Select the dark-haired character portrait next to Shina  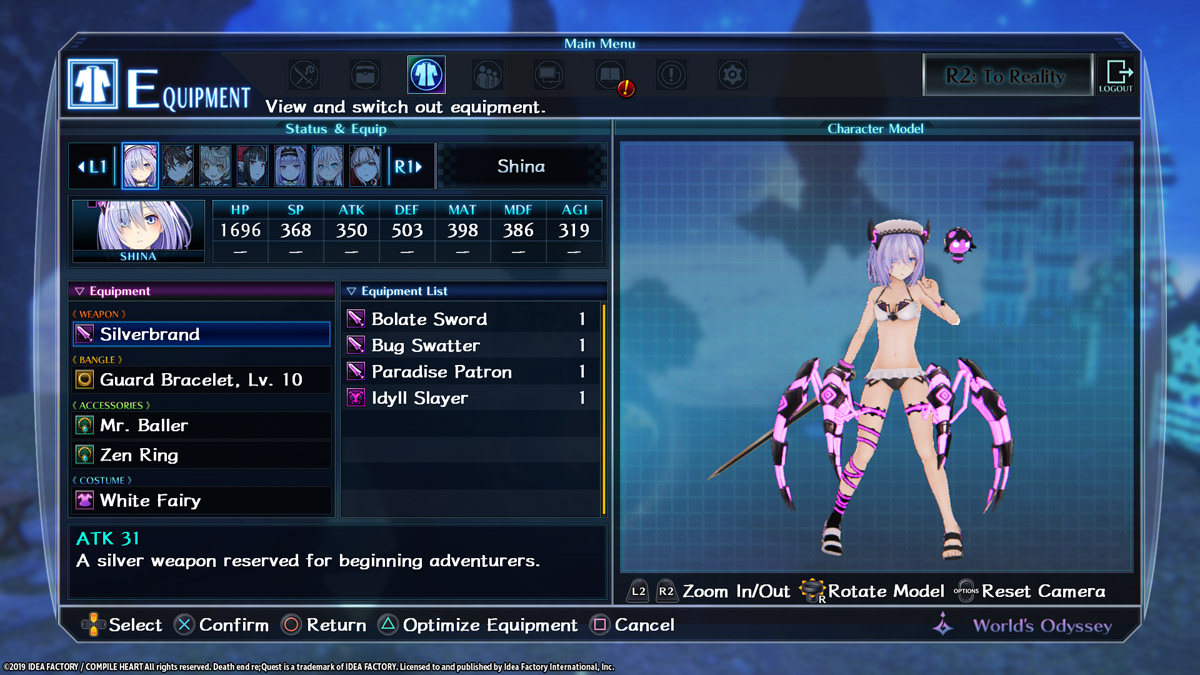coord(178,167)
